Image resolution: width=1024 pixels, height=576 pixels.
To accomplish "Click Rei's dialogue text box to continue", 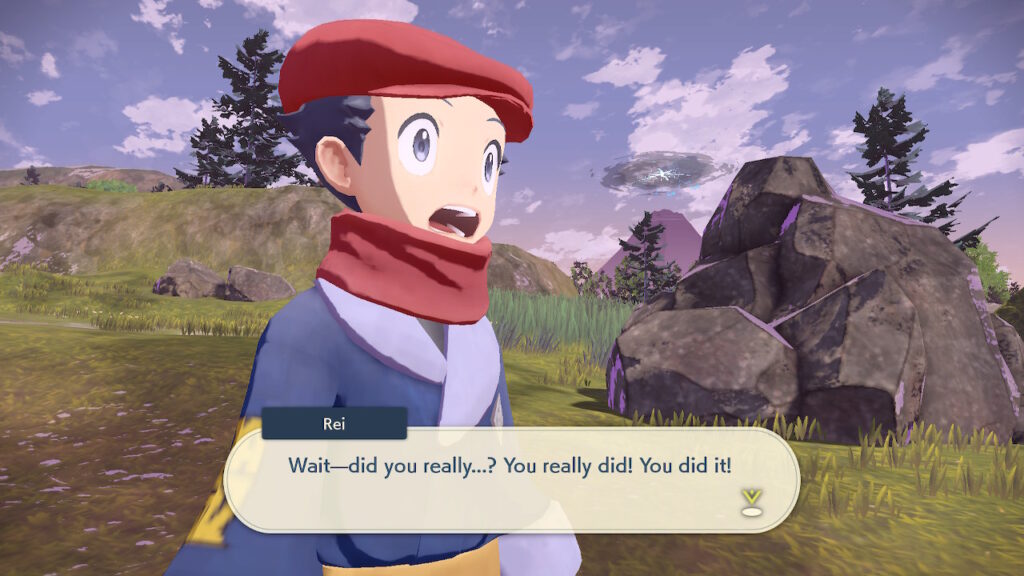I will click(x=510, y=480).
